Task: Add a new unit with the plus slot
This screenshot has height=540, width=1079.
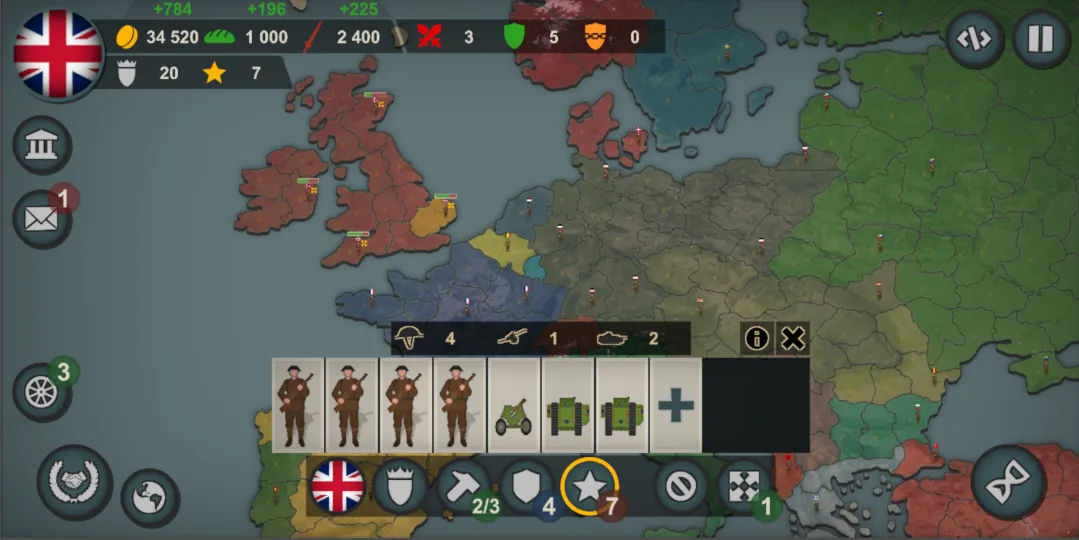Action: pos(676,405)
